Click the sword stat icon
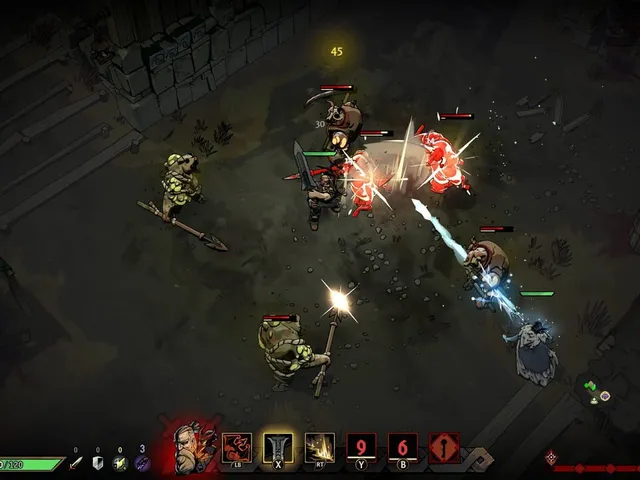This screenshot has height=480, width=640. (x=75, y=463)
